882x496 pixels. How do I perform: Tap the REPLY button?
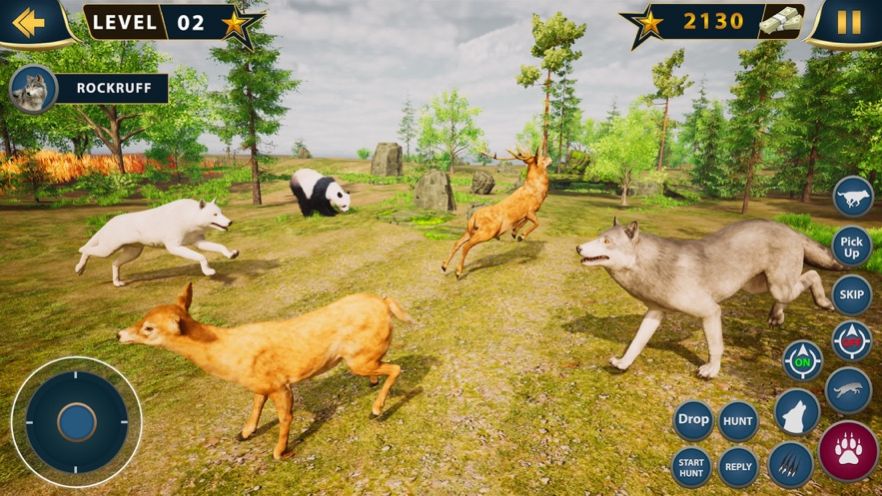738,467
